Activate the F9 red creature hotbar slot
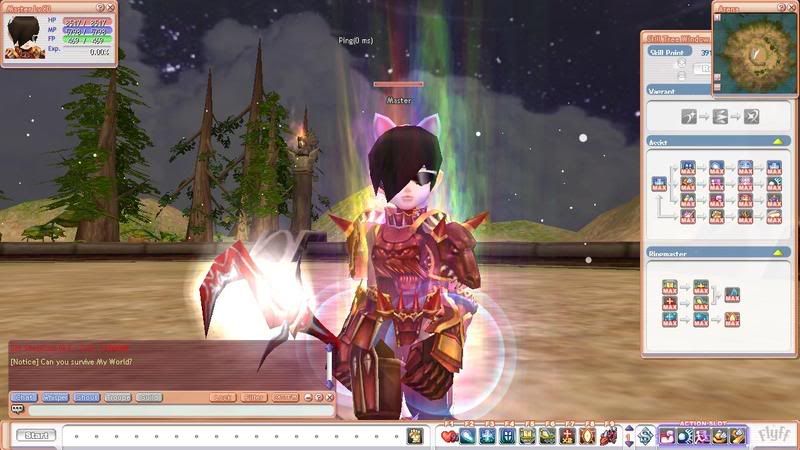 tap(607, 435)
